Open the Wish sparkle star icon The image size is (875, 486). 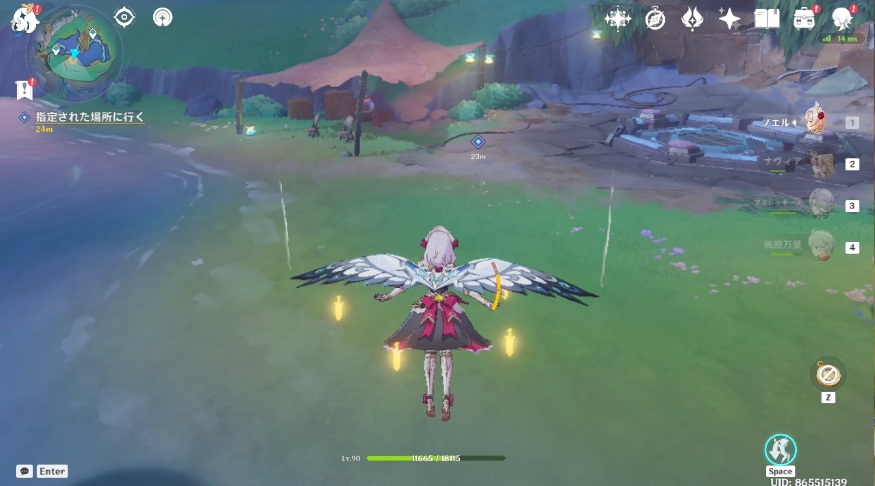pyautogui.click(x=729, y=18)
